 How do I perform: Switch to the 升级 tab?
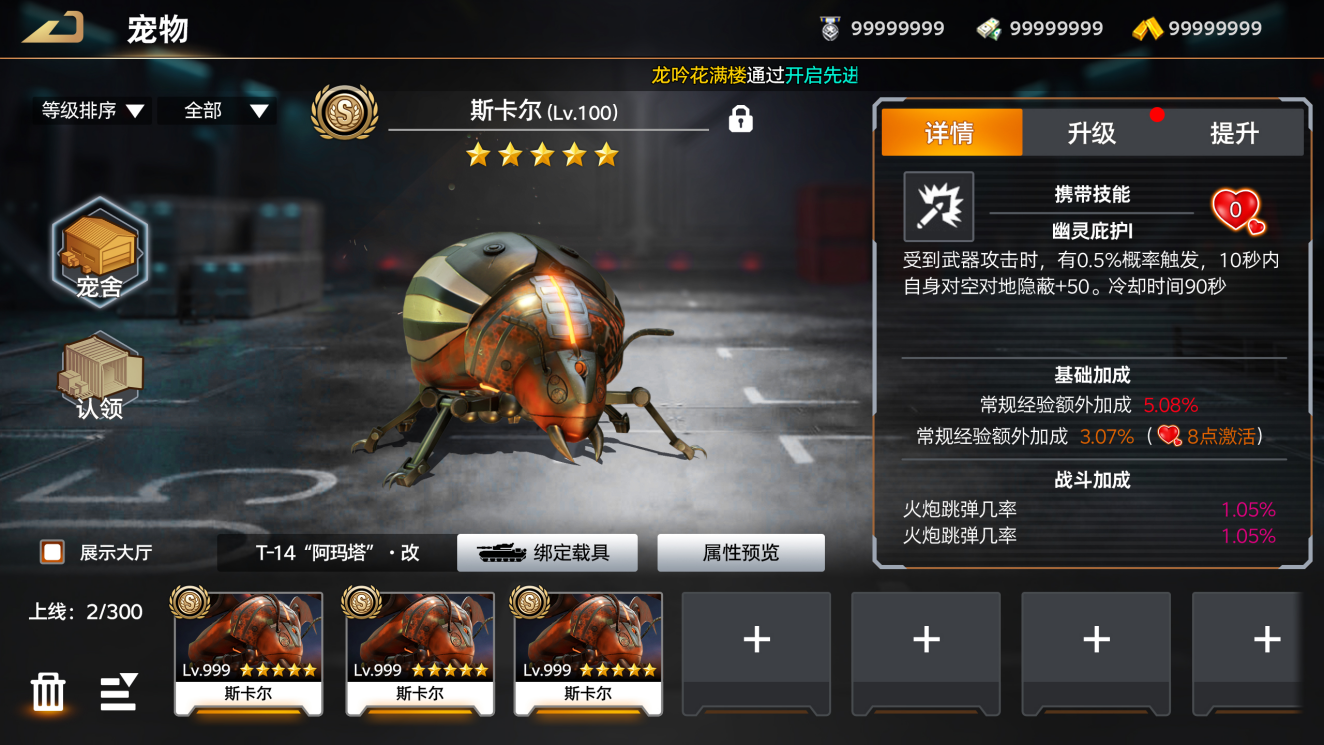1091,133
